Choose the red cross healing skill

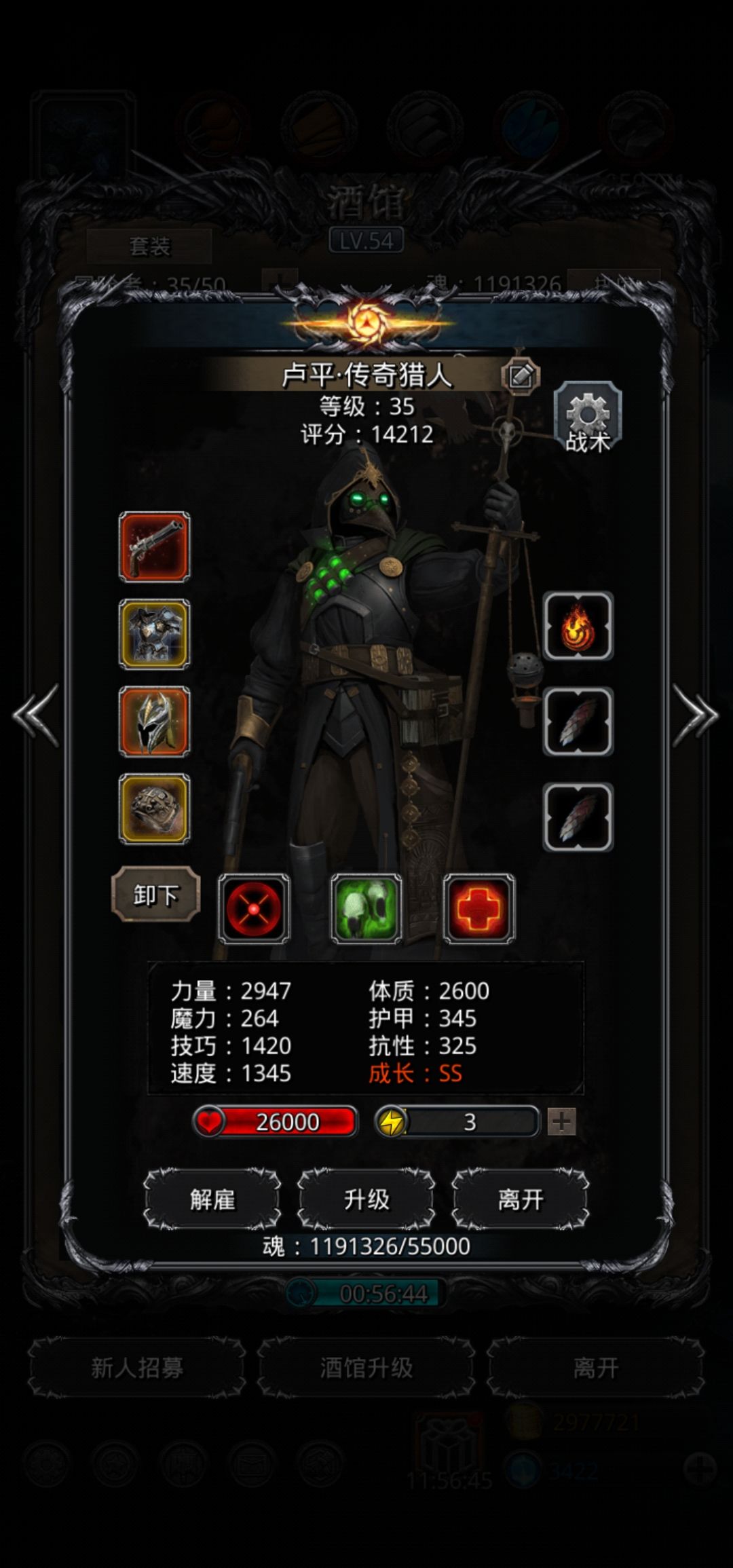pyautogui.click(x=479, y=909)
